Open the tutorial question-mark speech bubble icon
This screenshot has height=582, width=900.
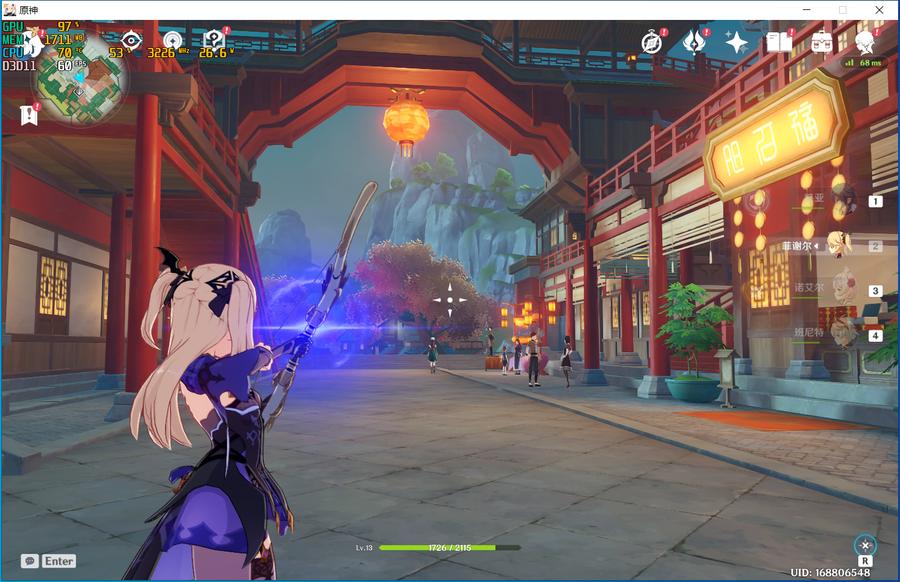point(213,41)
